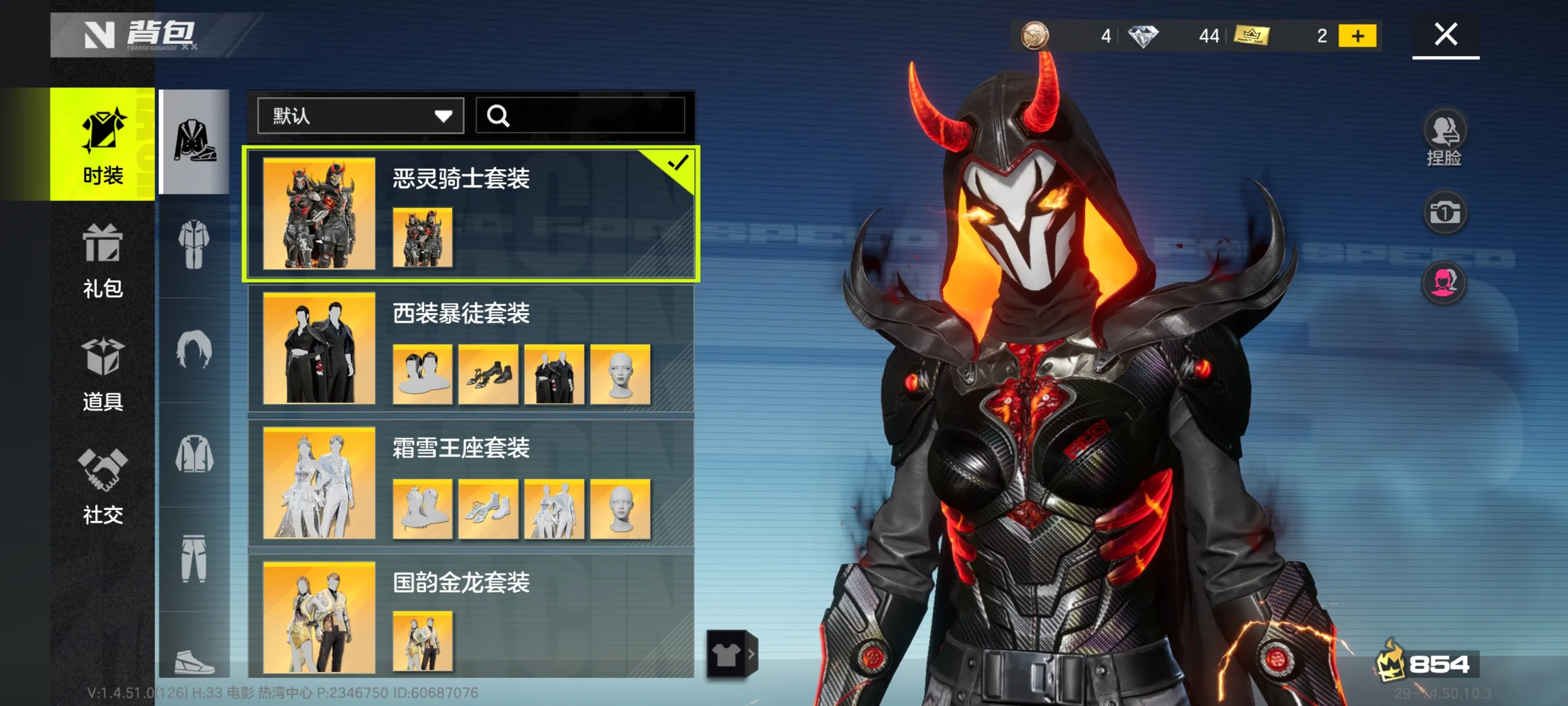Open 捏脸 face customization
Viewport: 1568px width, 706px height.
tap(1444, 138)
